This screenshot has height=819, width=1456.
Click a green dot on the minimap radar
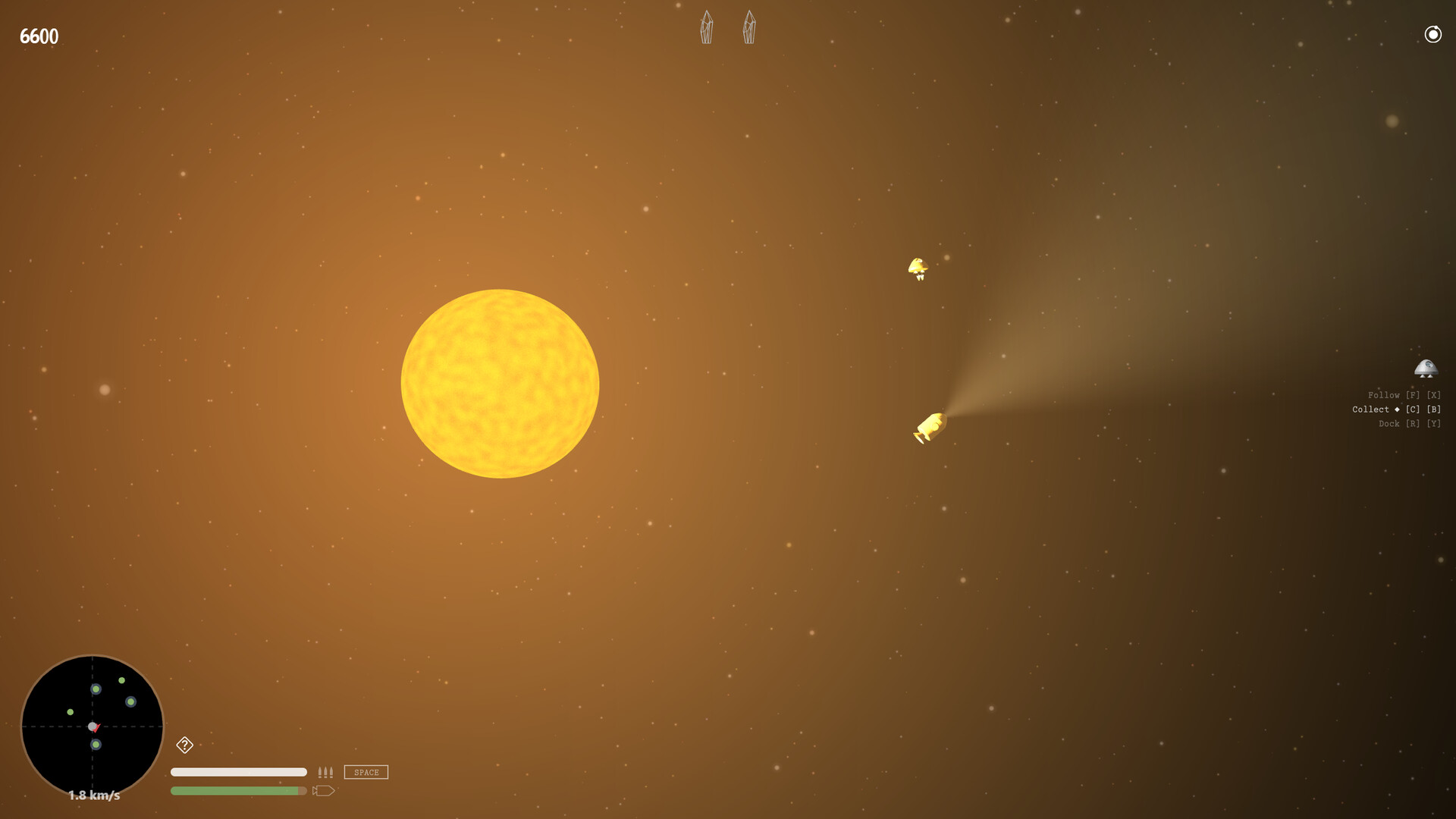96,690
